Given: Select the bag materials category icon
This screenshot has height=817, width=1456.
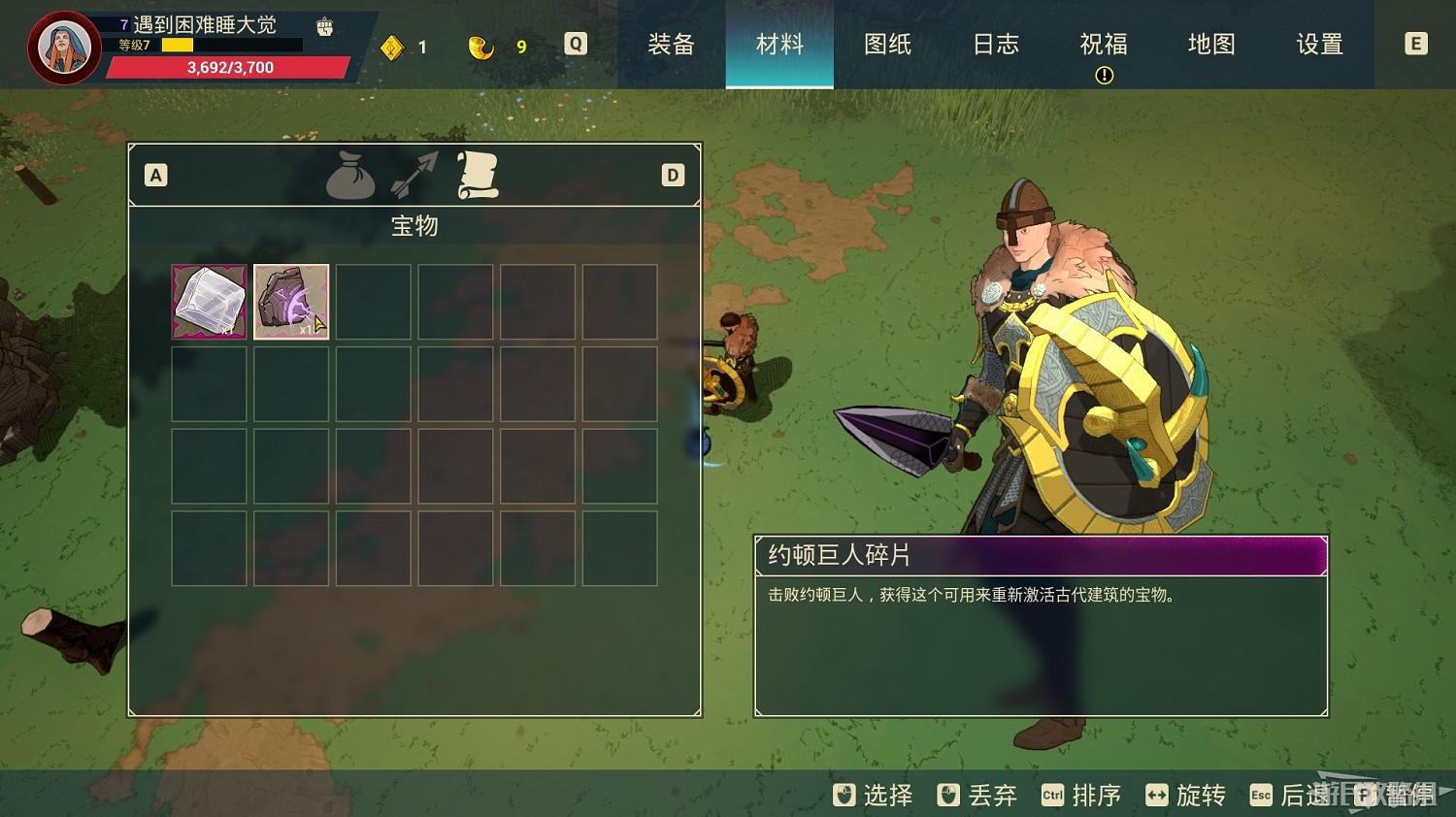Looking at the screenshot, I should [350, 177].
